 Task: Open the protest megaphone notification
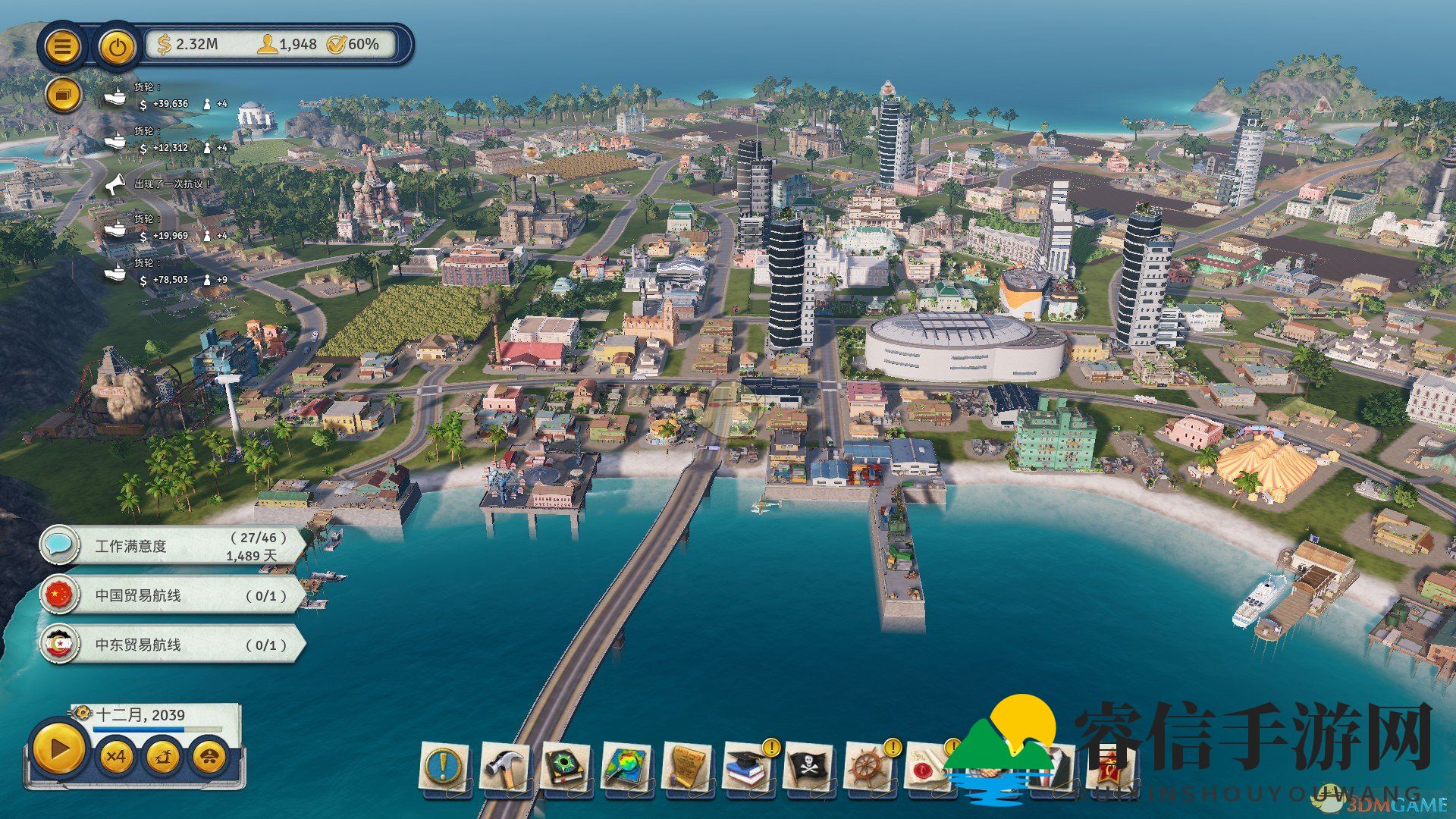click(x=115, y=184)
